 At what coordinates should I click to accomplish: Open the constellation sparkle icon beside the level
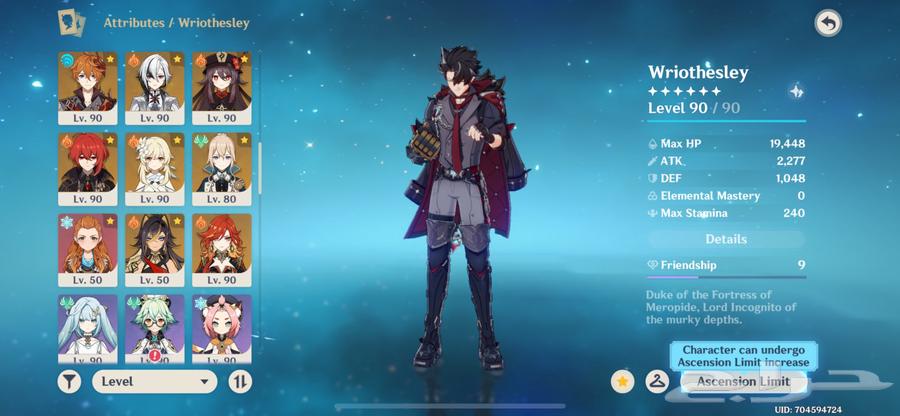click(795, 90)
